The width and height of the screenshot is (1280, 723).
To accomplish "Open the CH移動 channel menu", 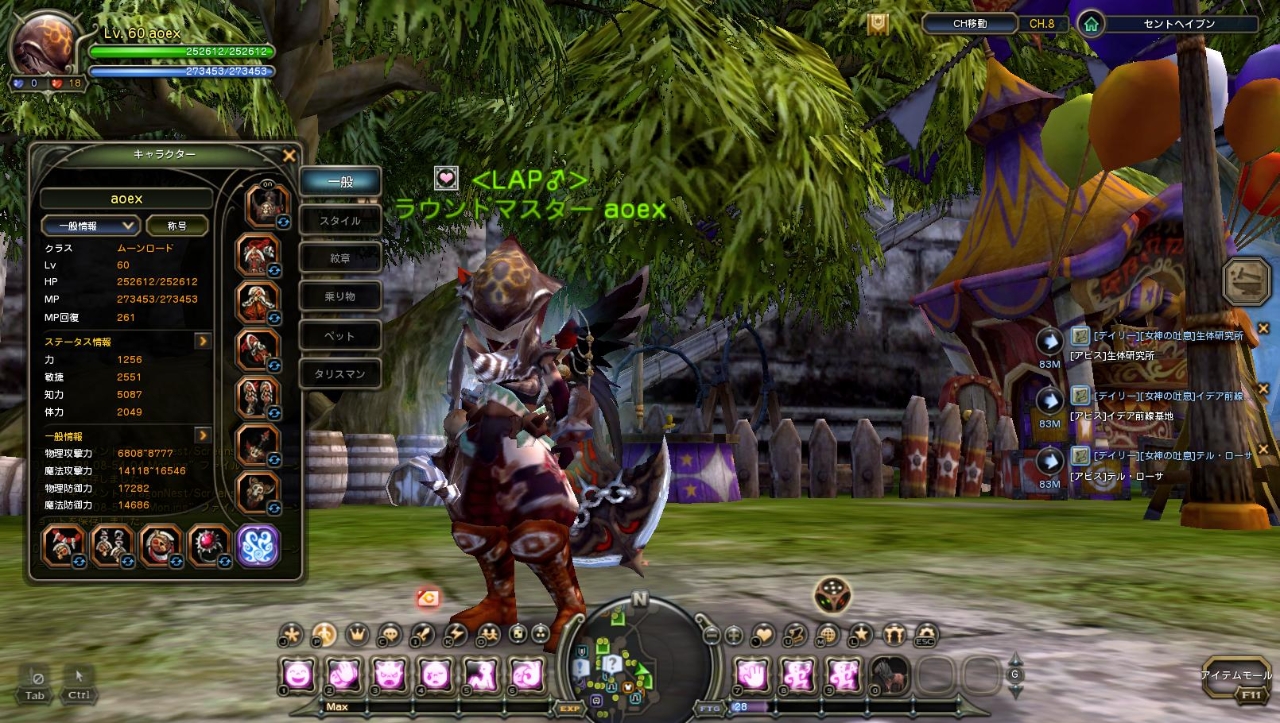I will [x=969, y=23].
